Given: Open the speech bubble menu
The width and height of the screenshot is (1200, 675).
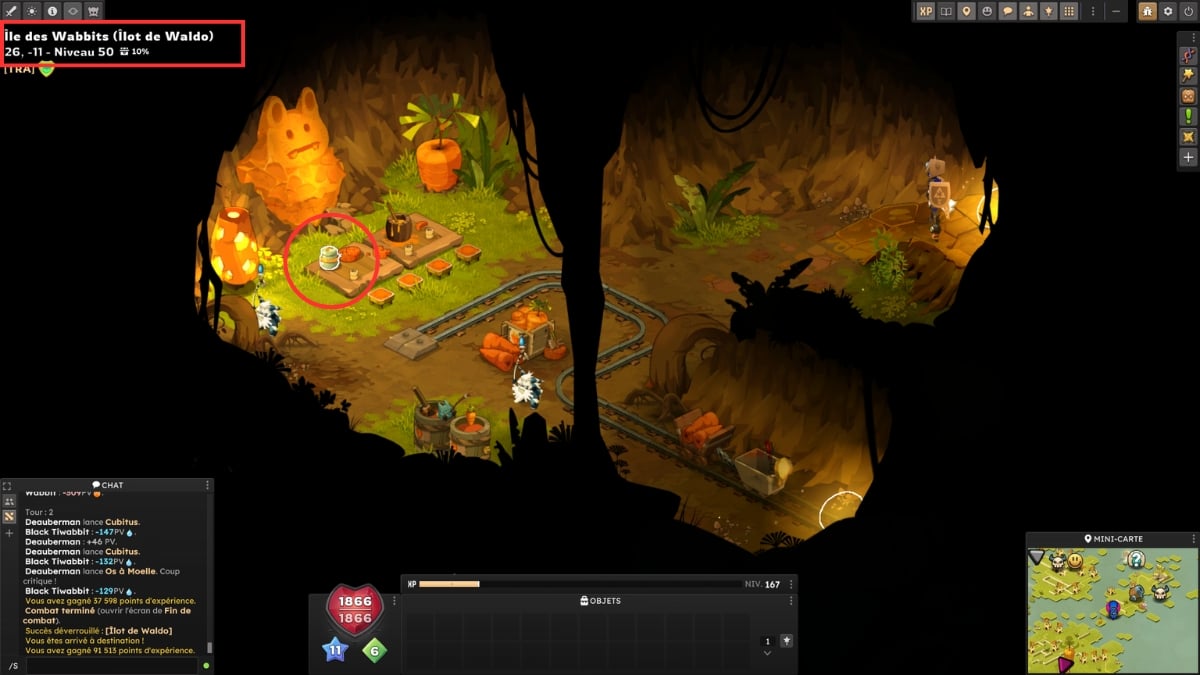Looking at the screenshot, I should coord(1008,11).
